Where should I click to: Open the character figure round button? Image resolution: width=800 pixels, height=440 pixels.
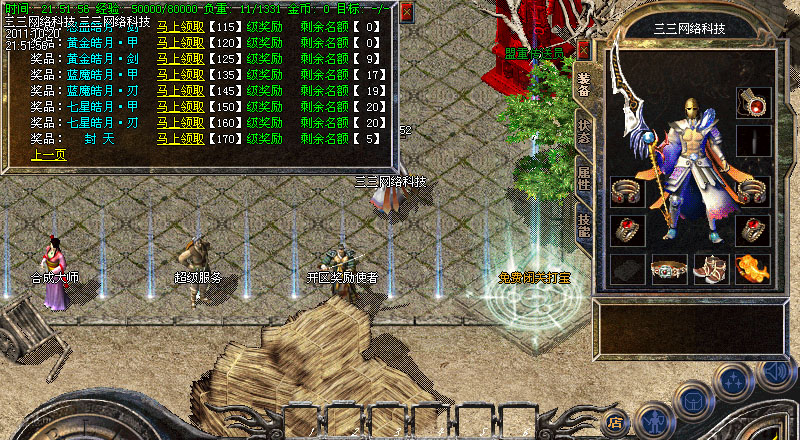click(x=652, y=418)
